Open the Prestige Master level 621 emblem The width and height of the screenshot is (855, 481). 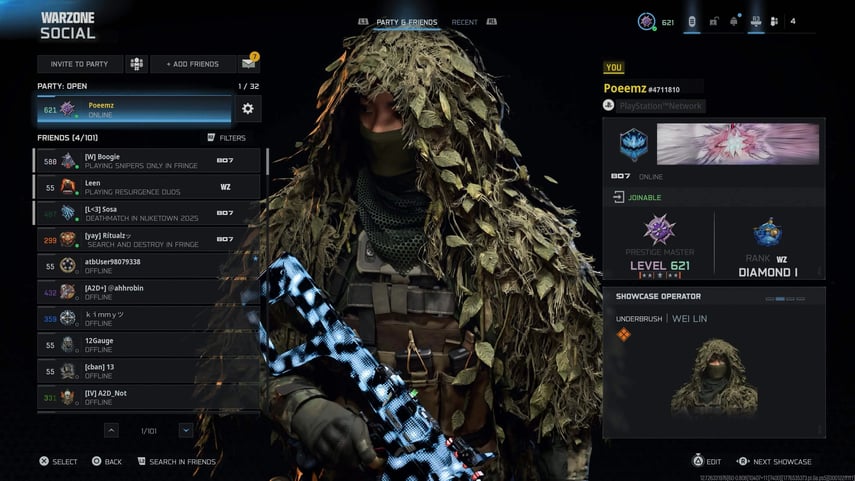(659, 230)
